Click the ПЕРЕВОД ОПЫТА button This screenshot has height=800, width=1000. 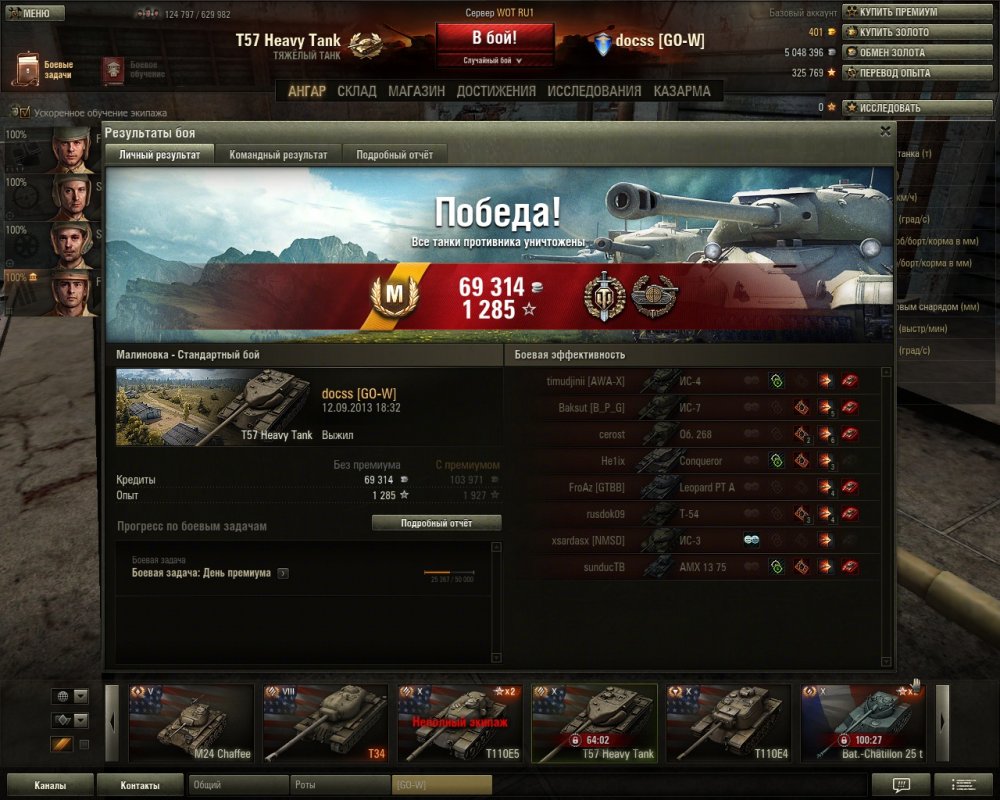(893, 72)
